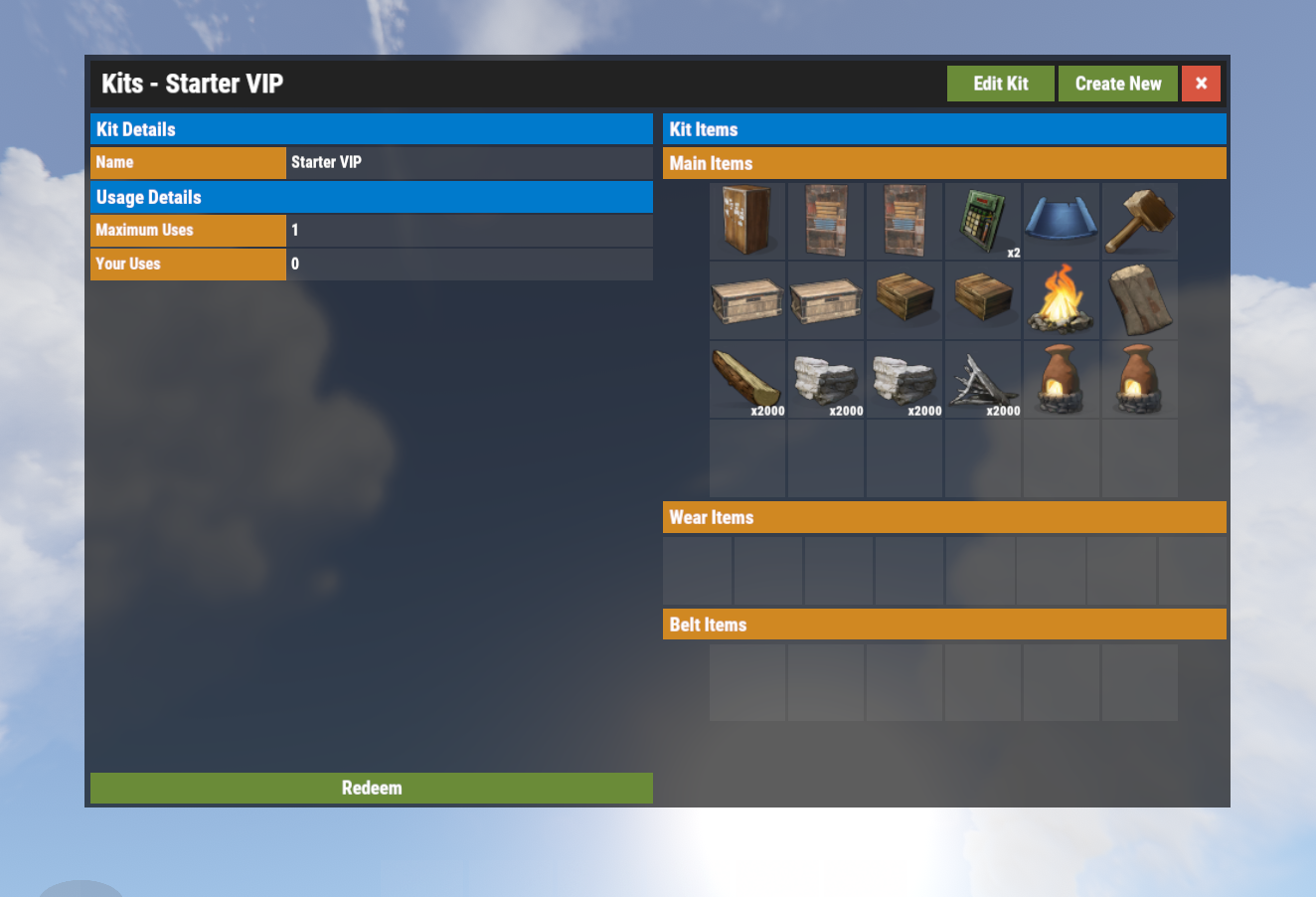The height and width of the screenshot is (897, 1316).
Task: Click the first large wood box item
Action: pyautogui.click(x=746, y=299)
